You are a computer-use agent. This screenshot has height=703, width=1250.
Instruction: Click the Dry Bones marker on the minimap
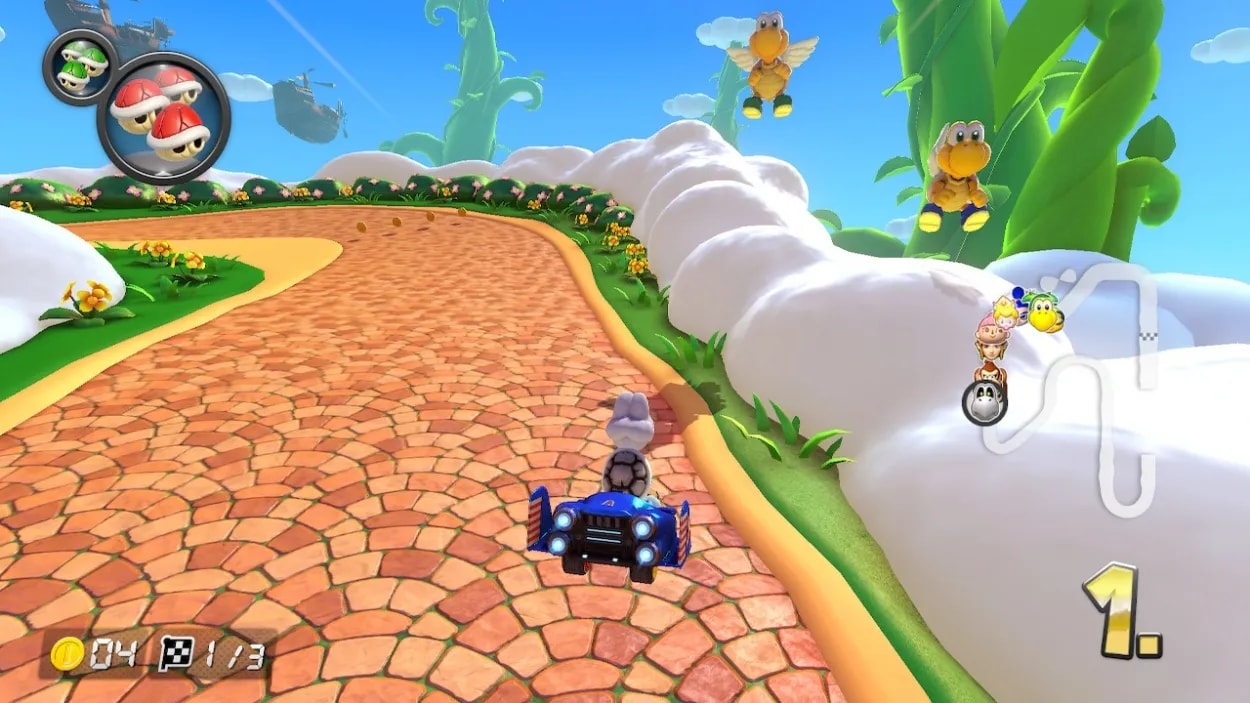coord(984,402)
